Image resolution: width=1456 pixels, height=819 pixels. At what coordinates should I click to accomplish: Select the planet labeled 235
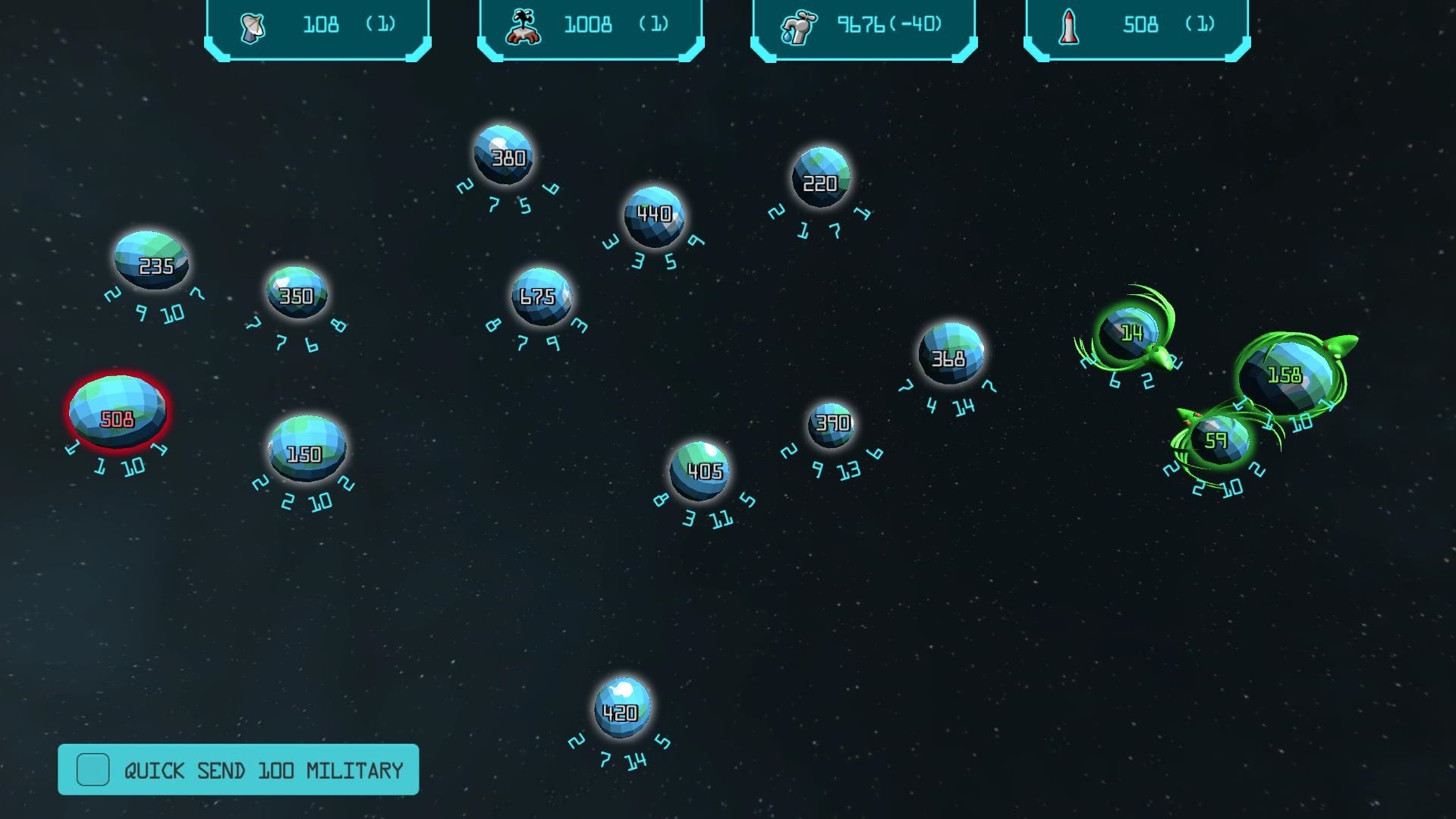click(x=152, y=260)
